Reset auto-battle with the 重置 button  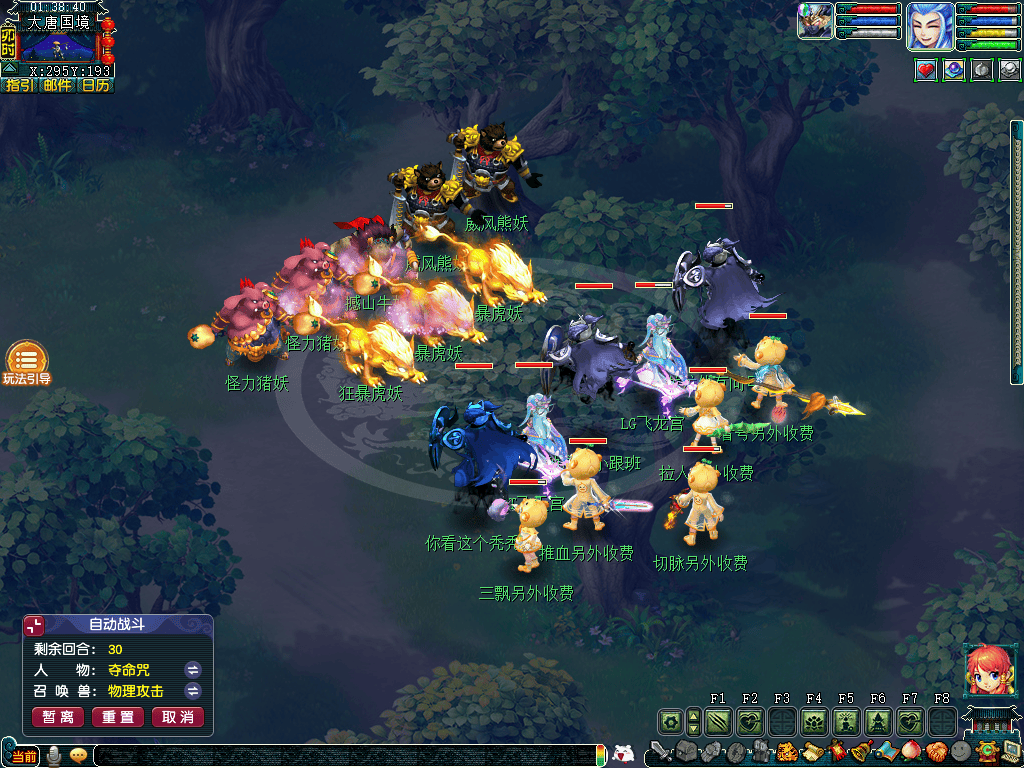pos(118,717)
